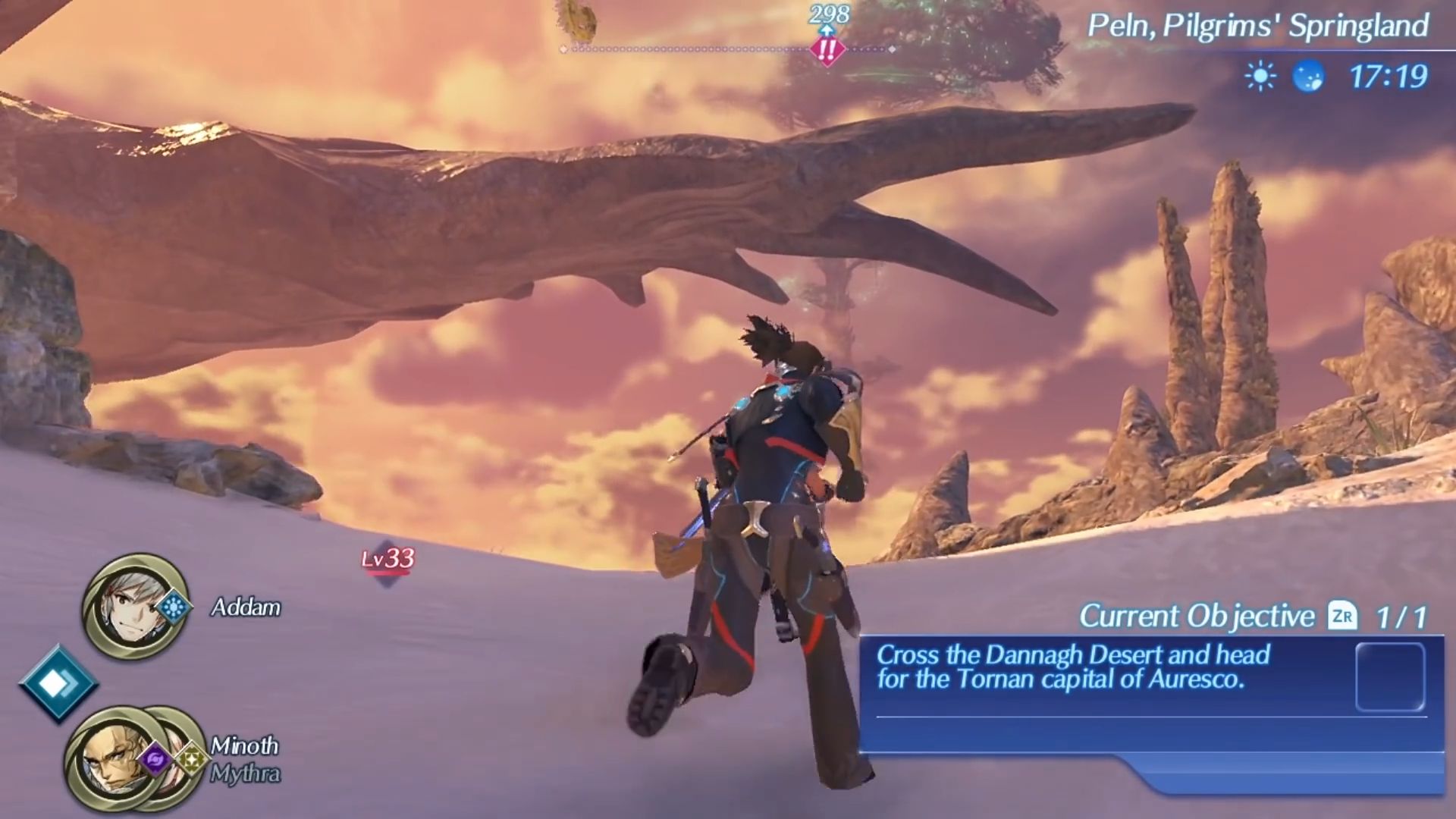1456x819 pixels.
Task: Select Minoth's character portrait
Action: tap(114, 758)
